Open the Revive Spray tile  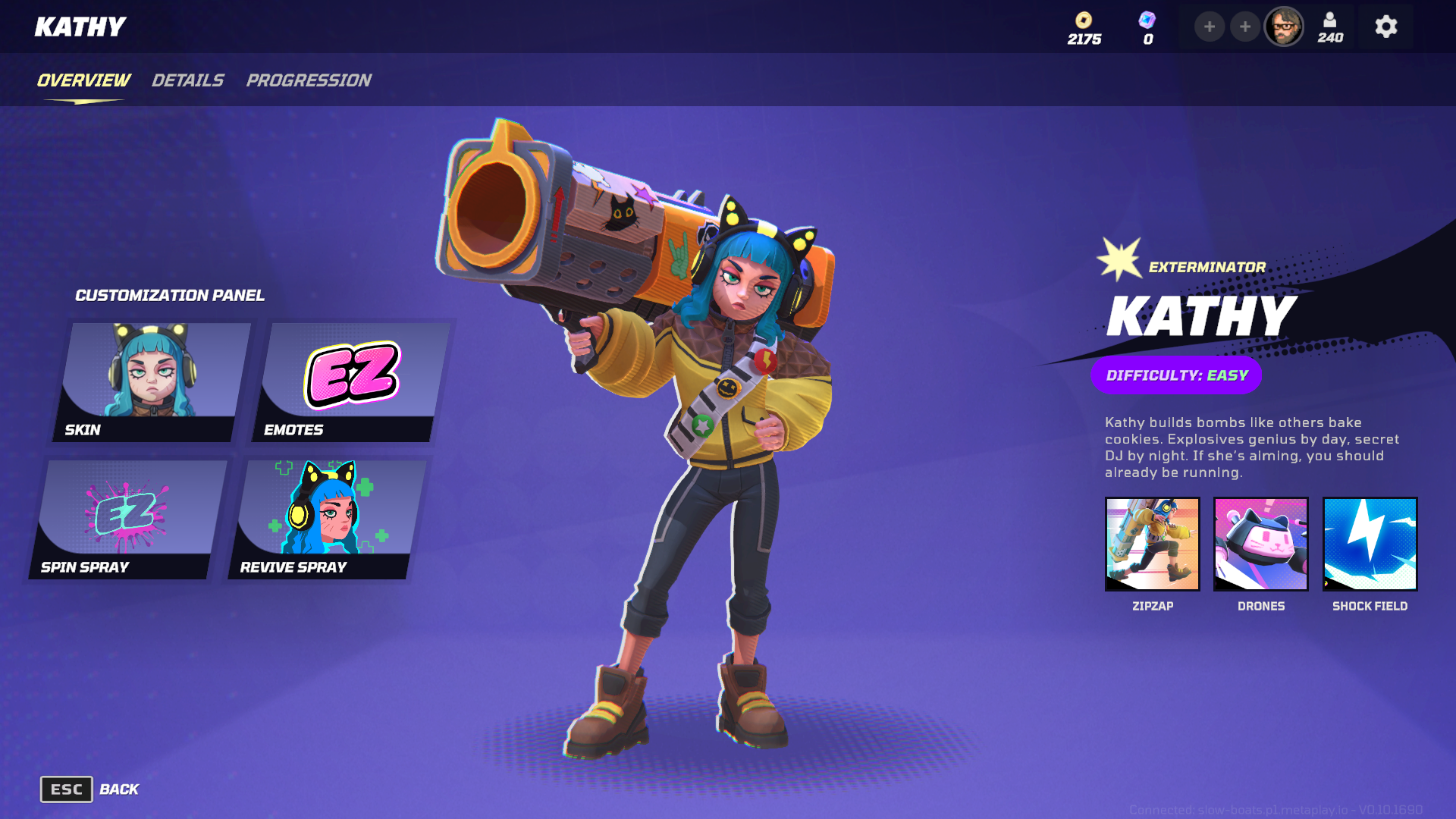(x=328, y=519)
